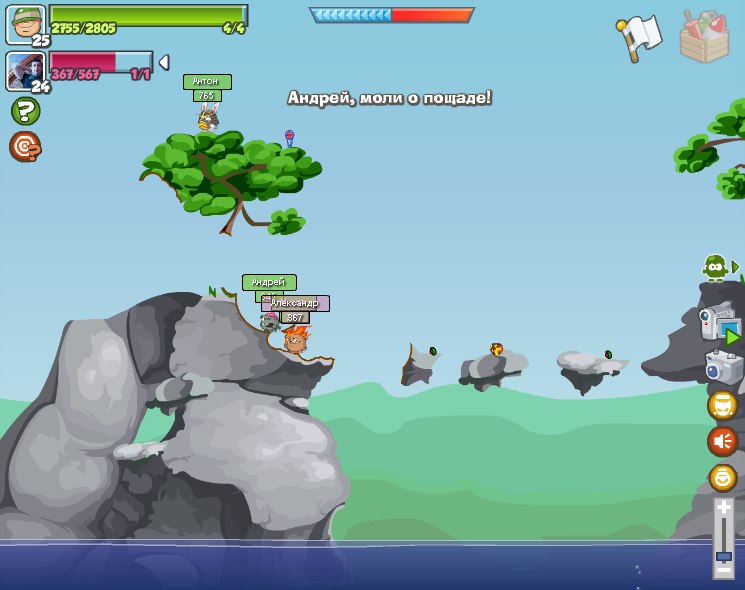Zoom out with the minus button

pyautogui.click(x=723, y=569)
